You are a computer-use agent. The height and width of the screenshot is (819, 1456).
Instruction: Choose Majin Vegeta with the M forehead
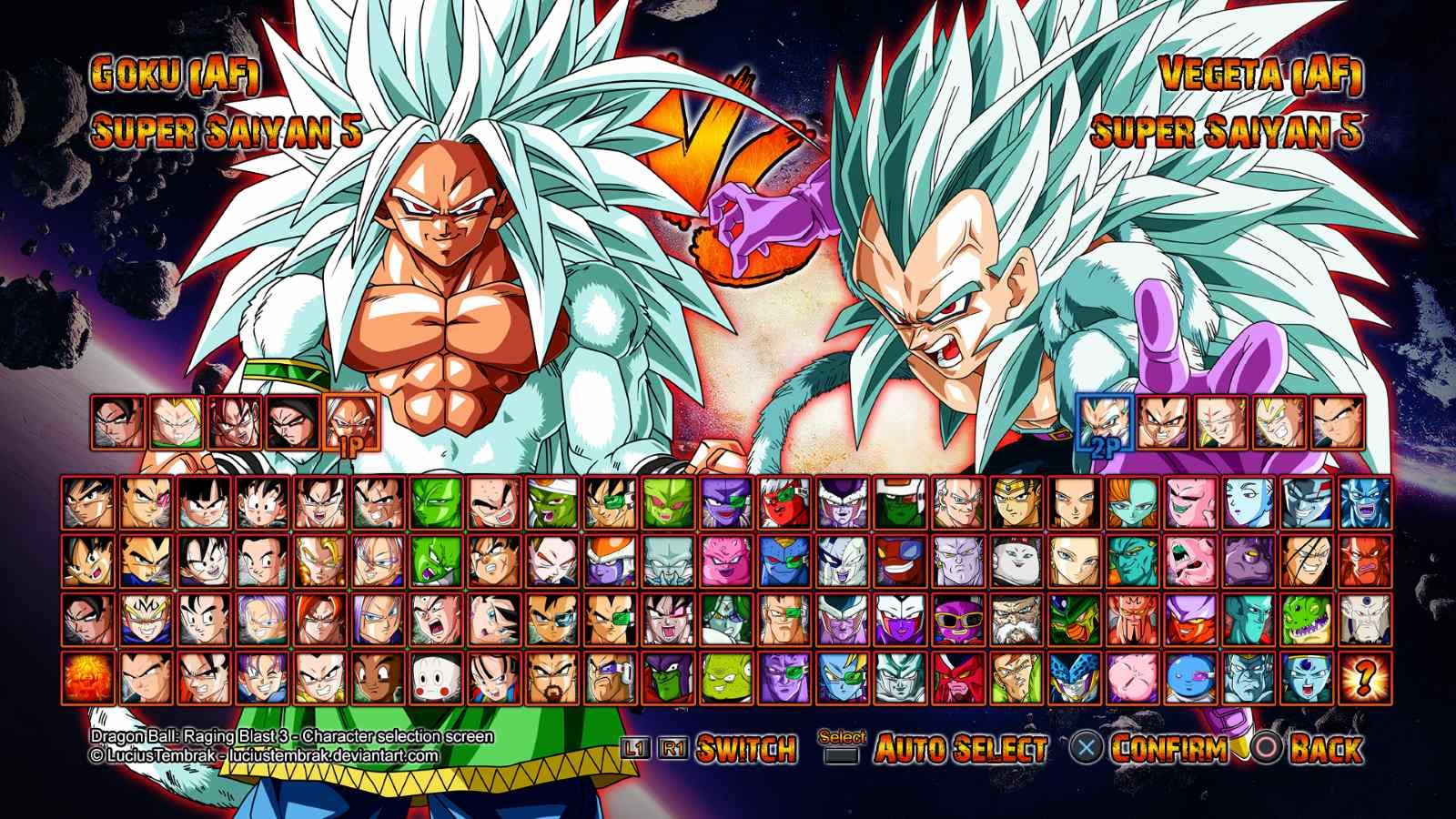click(x=147, y=619)
